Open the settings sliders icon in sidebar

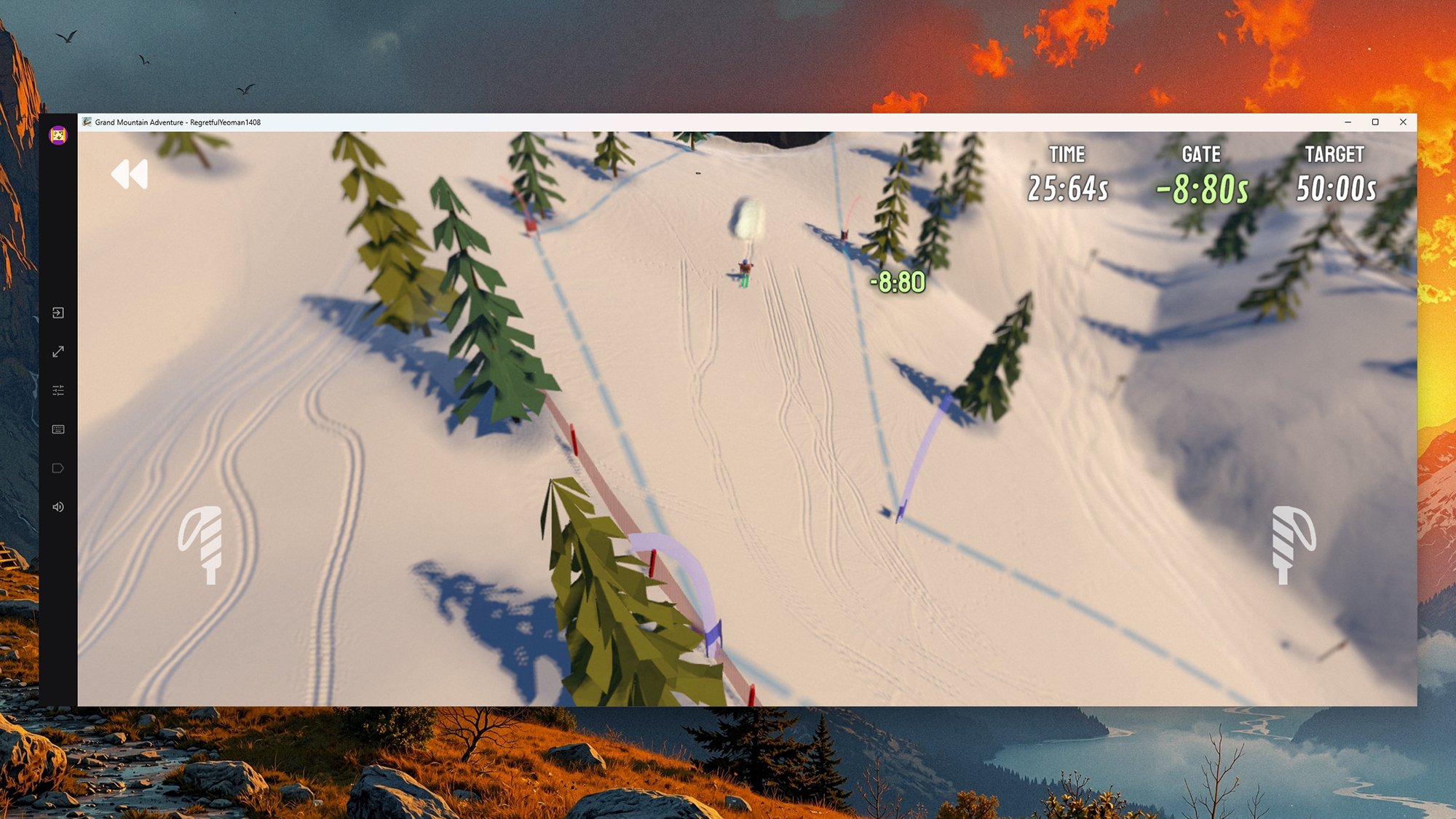58,390
